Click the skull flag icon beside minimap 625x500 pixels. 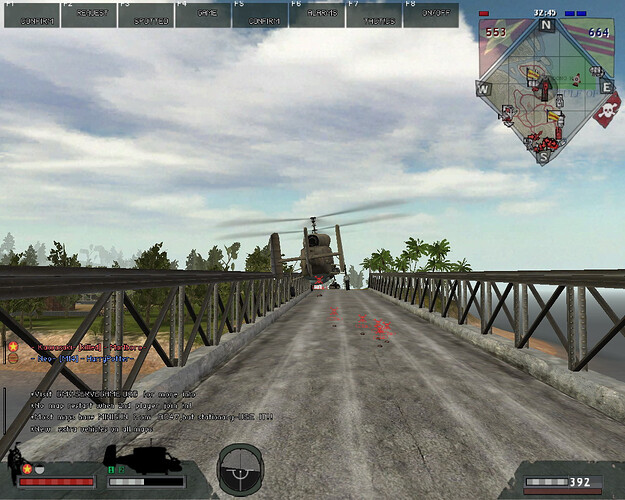point(605,112)
